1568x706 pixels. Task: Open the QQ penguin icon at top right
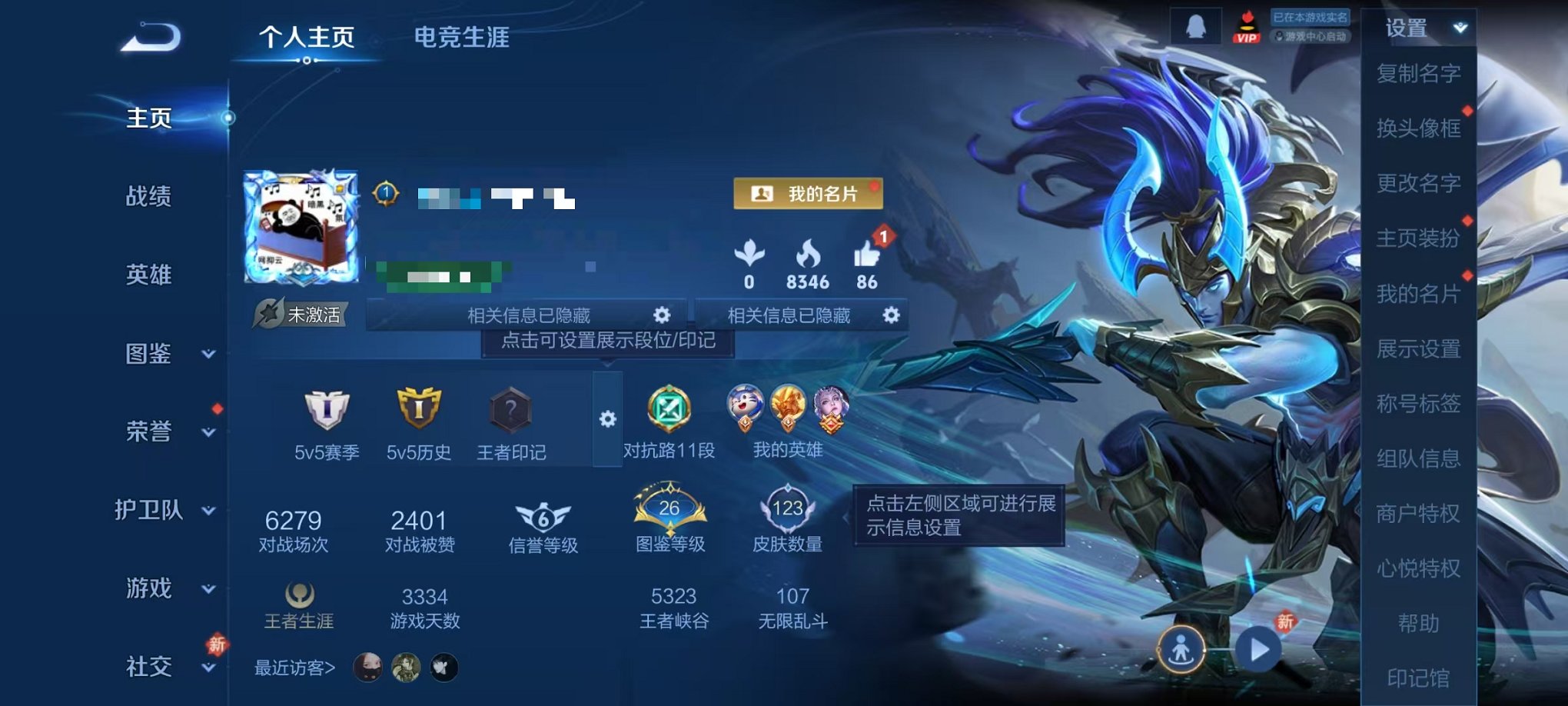point(1196,25)
